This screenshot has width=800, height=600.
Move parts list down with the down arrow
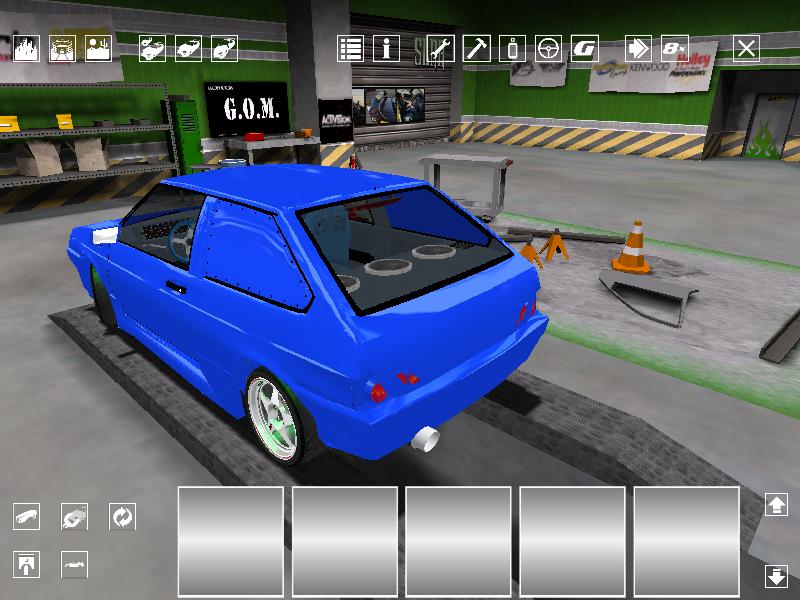tap(776, 576)
